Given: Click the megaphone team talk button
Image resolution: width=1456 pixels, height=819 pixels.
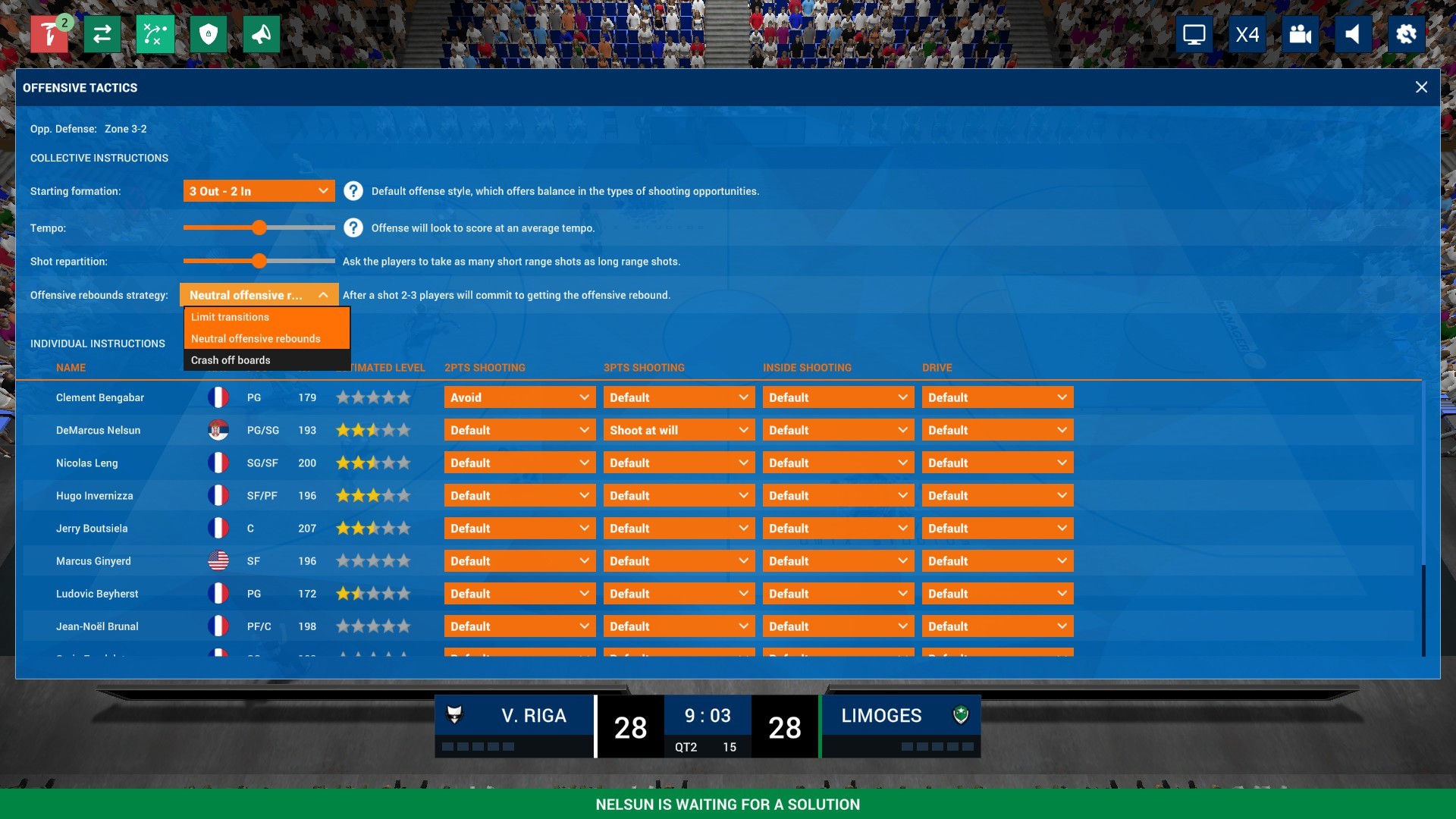Looking at the screenshot, I should click(x=262, y=34).
